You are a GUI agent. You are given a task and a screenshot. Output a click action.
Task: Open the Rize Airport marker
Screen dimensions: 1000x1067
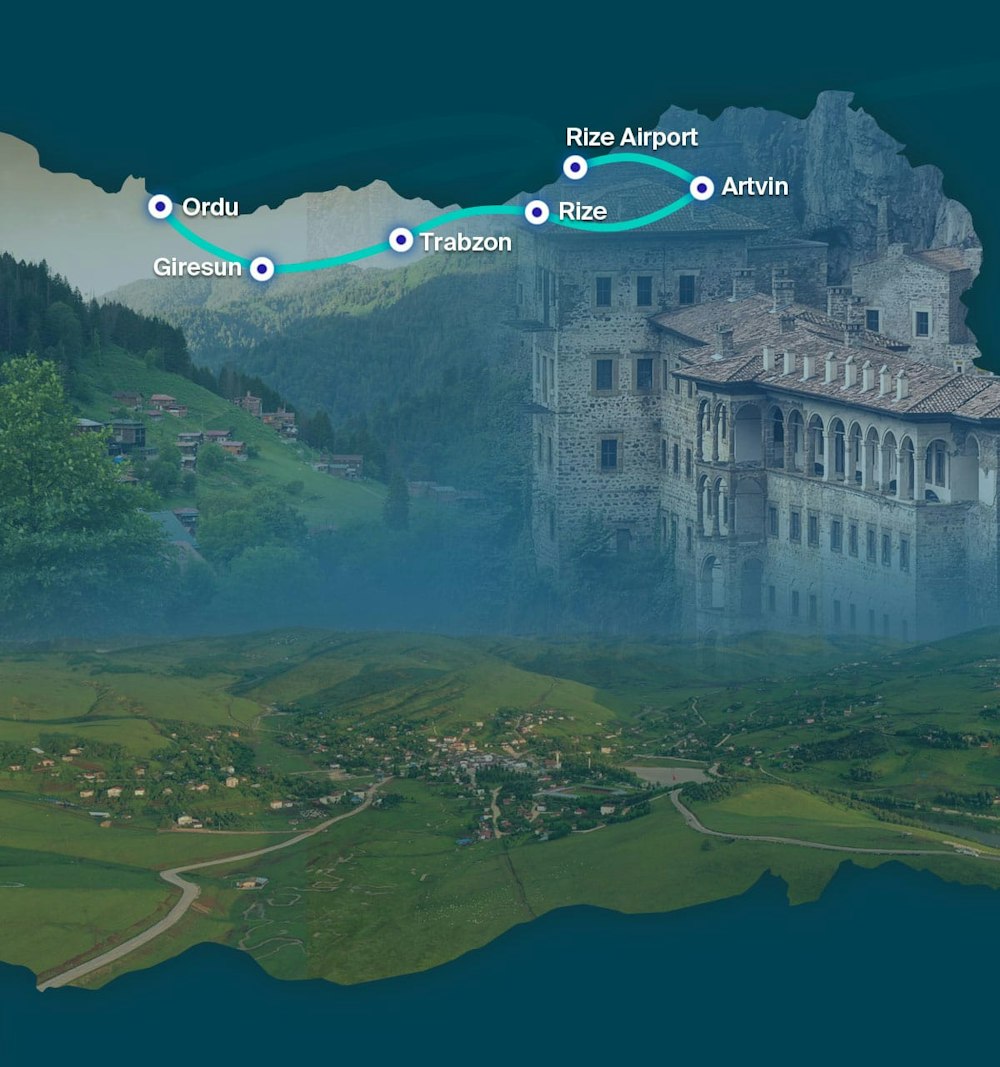coord(575,167)
